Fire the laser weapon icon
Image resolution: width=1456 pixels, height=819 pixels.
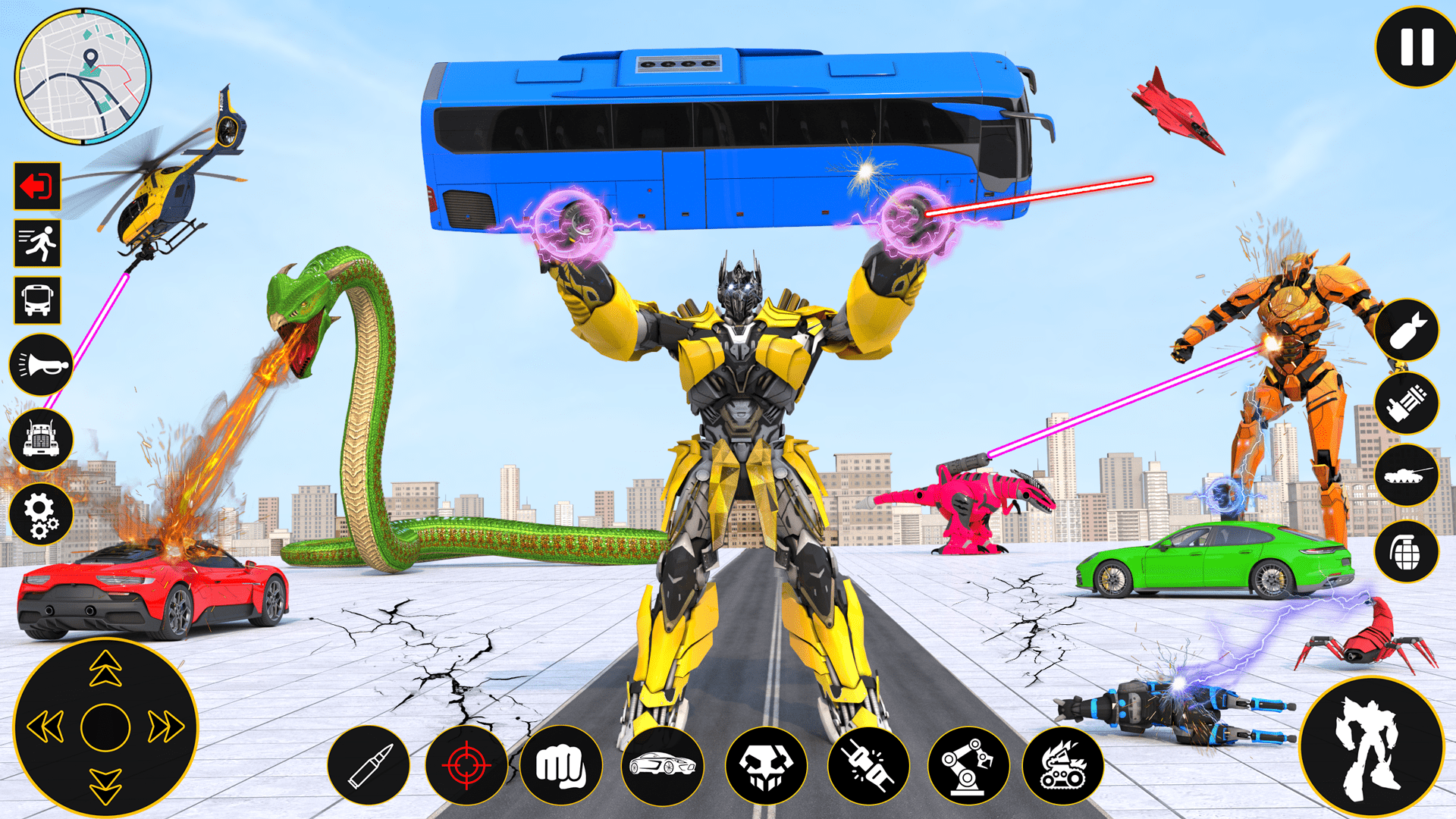[868, 766]
